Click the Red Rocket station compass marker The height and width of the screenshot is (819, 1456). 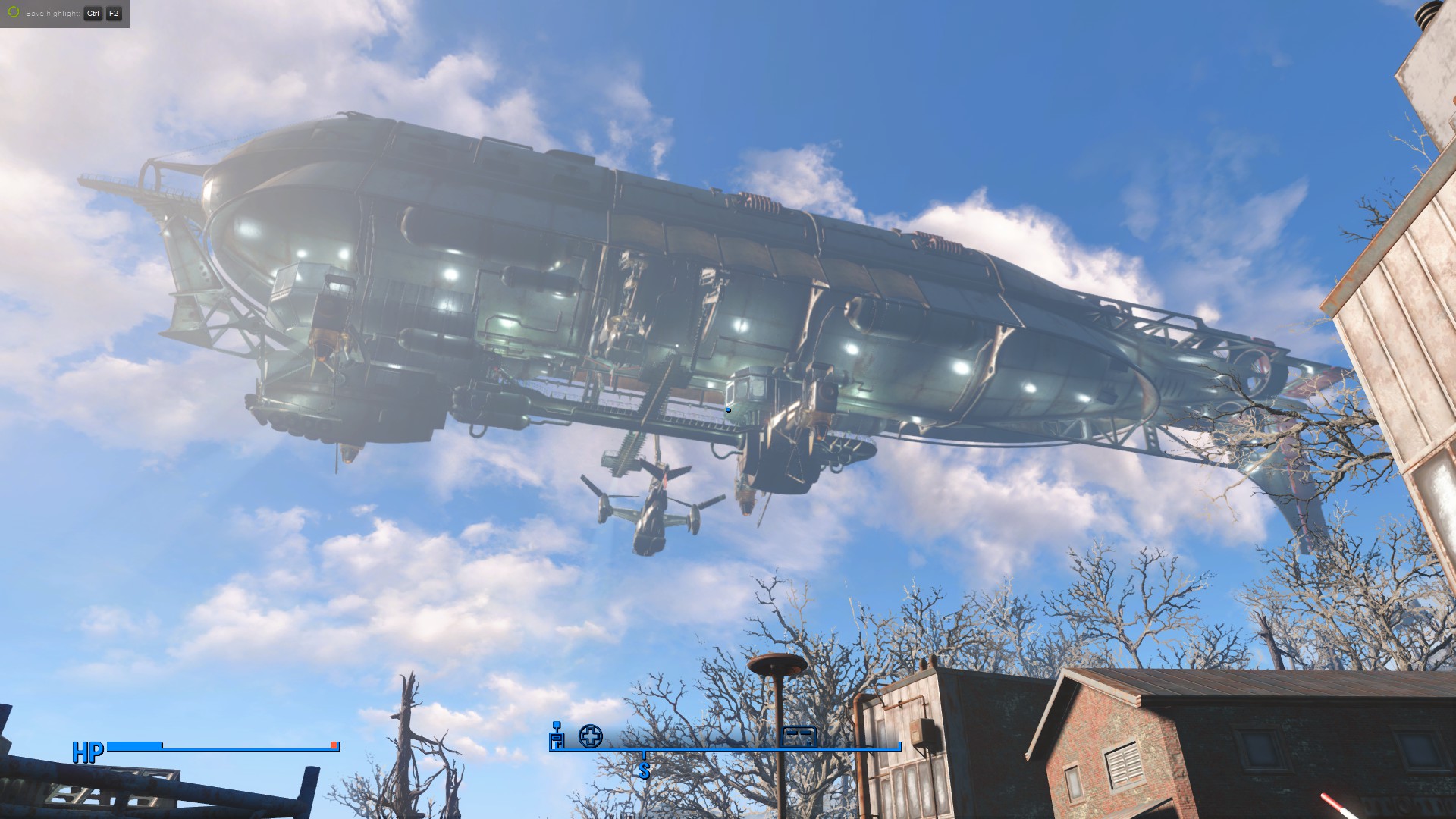(x=557, y=736)
